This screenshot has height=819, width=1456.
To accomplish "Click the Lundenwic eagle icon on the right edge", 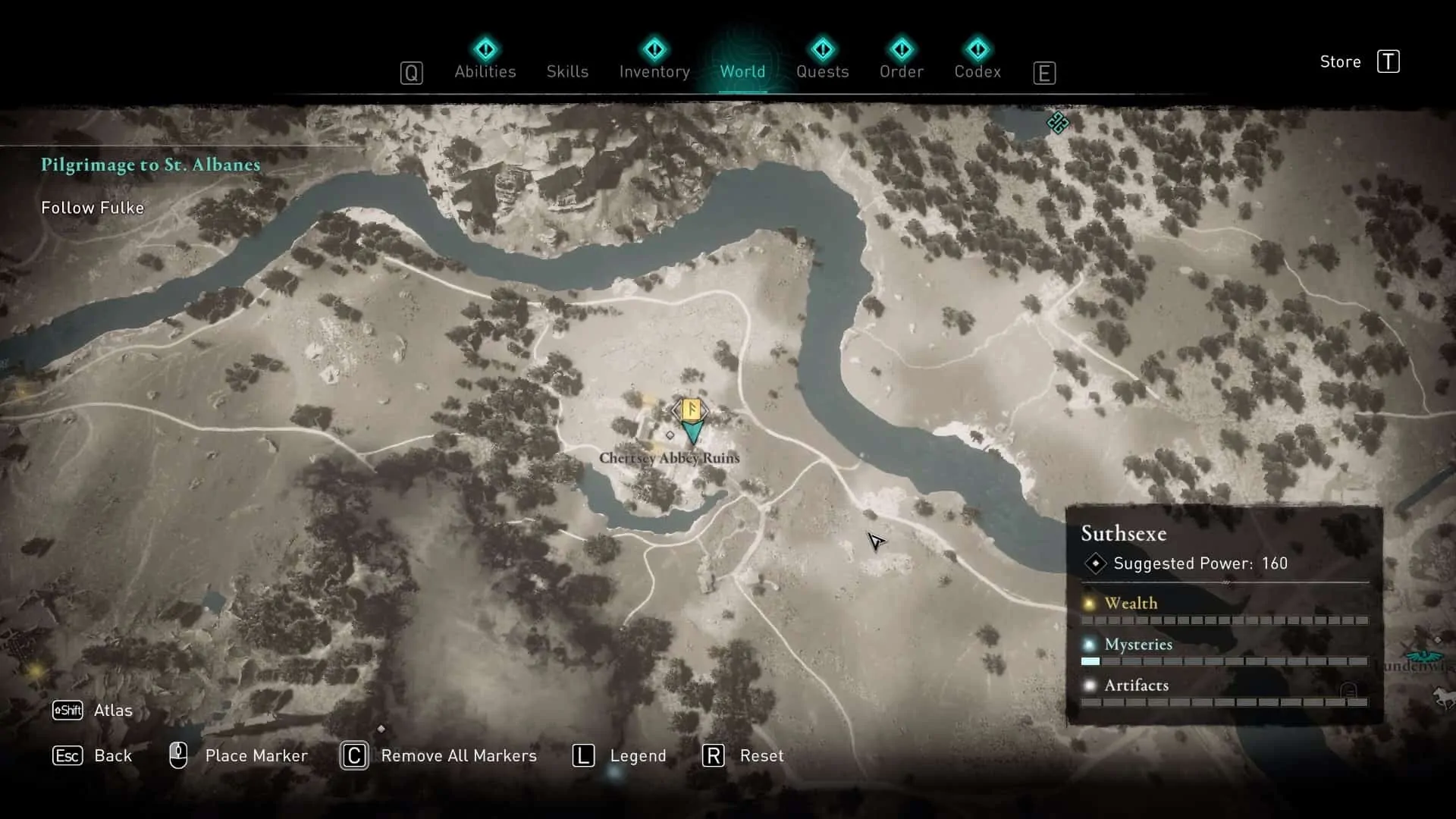I will tap(1424, 657).
